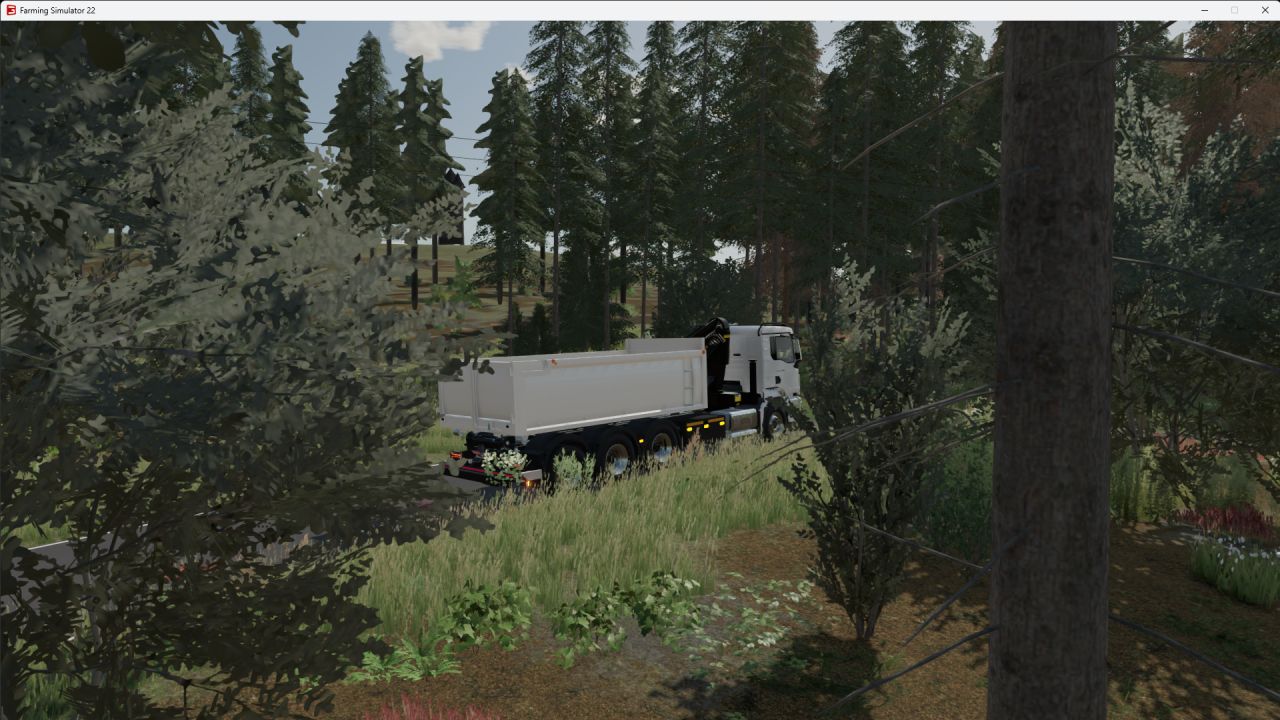This screenshot has height=720, width=1280.
Task: Click the Farming Simulator 22 title text
Action: (57, 10)
